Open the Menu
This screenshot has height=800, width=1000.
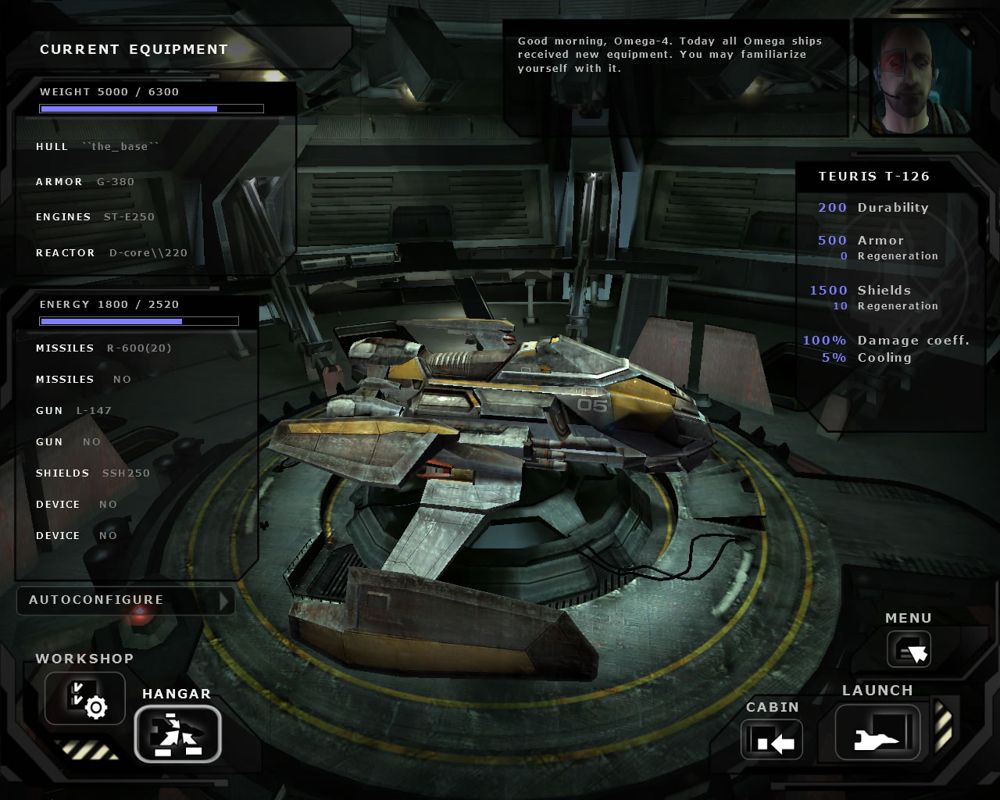point(908,649)
